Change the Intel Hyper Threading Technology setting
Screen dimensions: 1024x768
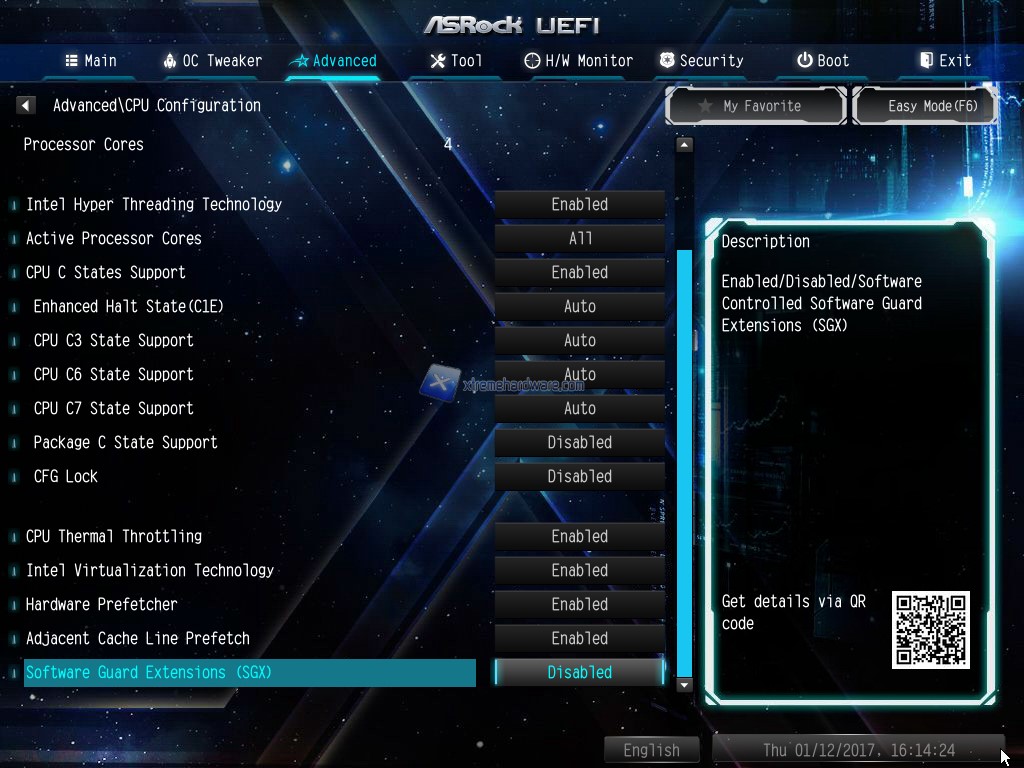(580, 205)
